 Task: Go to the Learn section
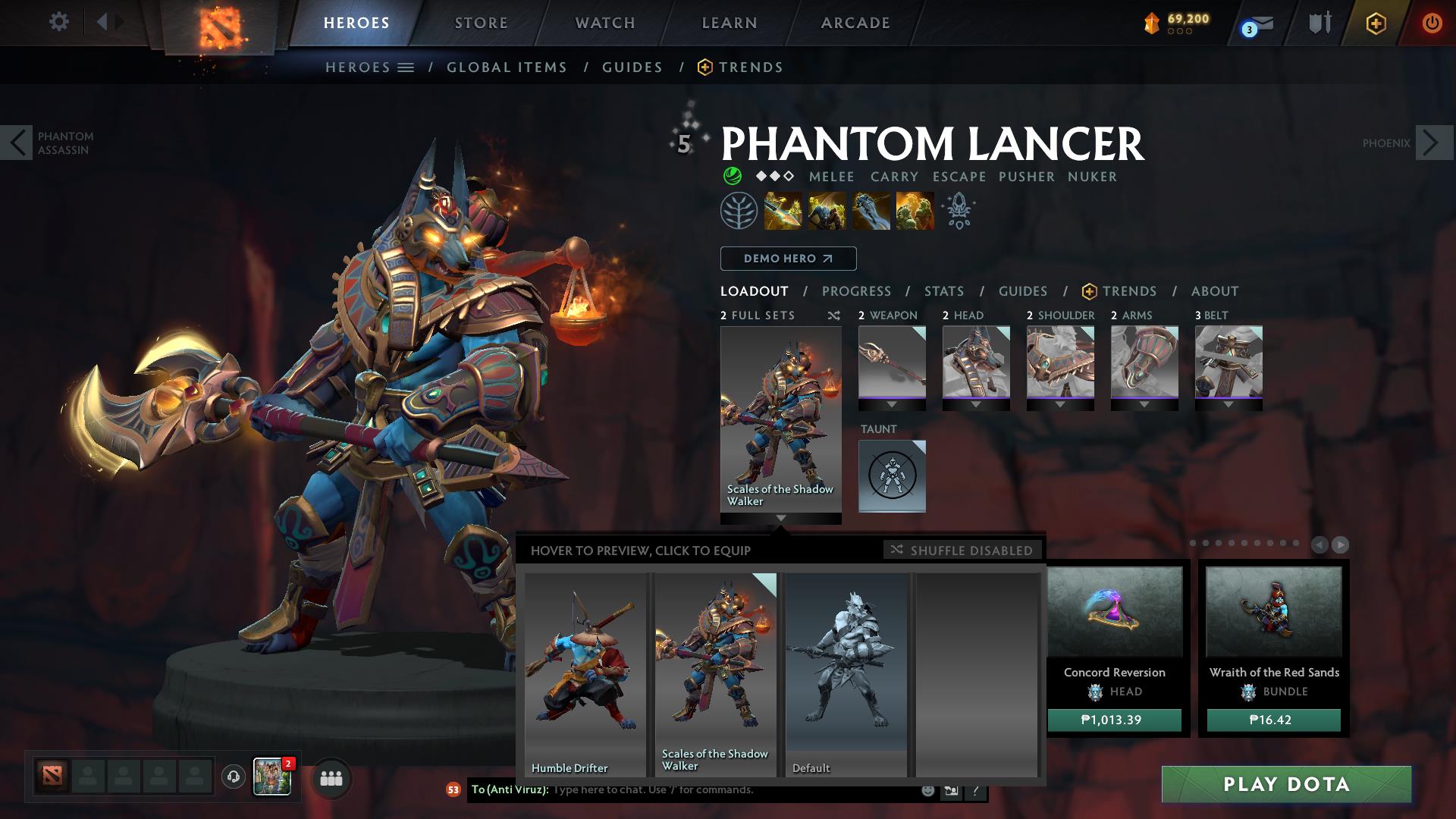(730, 23)
